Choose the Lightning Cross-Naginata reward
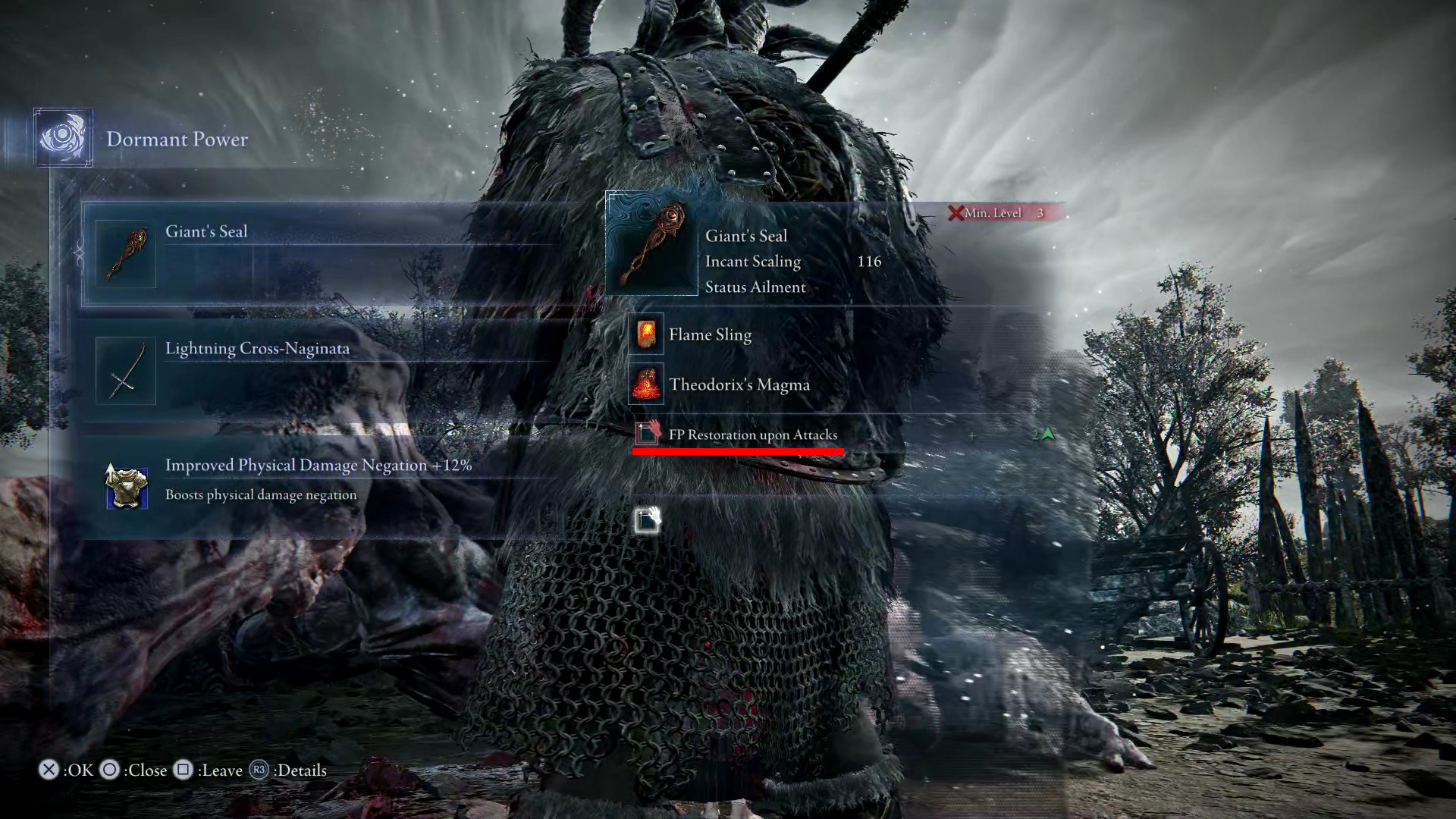The width and height of the screenshot is (1456, 819). click(318, 371)
